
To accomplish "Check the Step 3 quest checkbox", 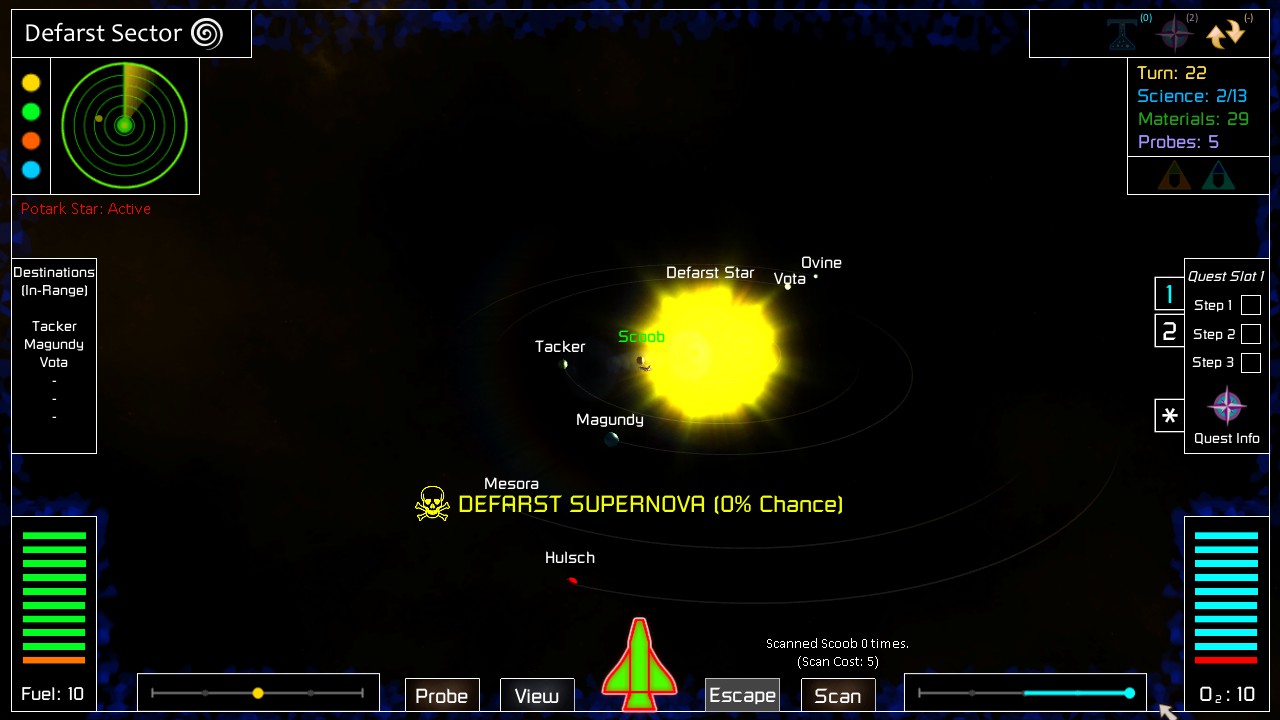I will pos(1251,362).
